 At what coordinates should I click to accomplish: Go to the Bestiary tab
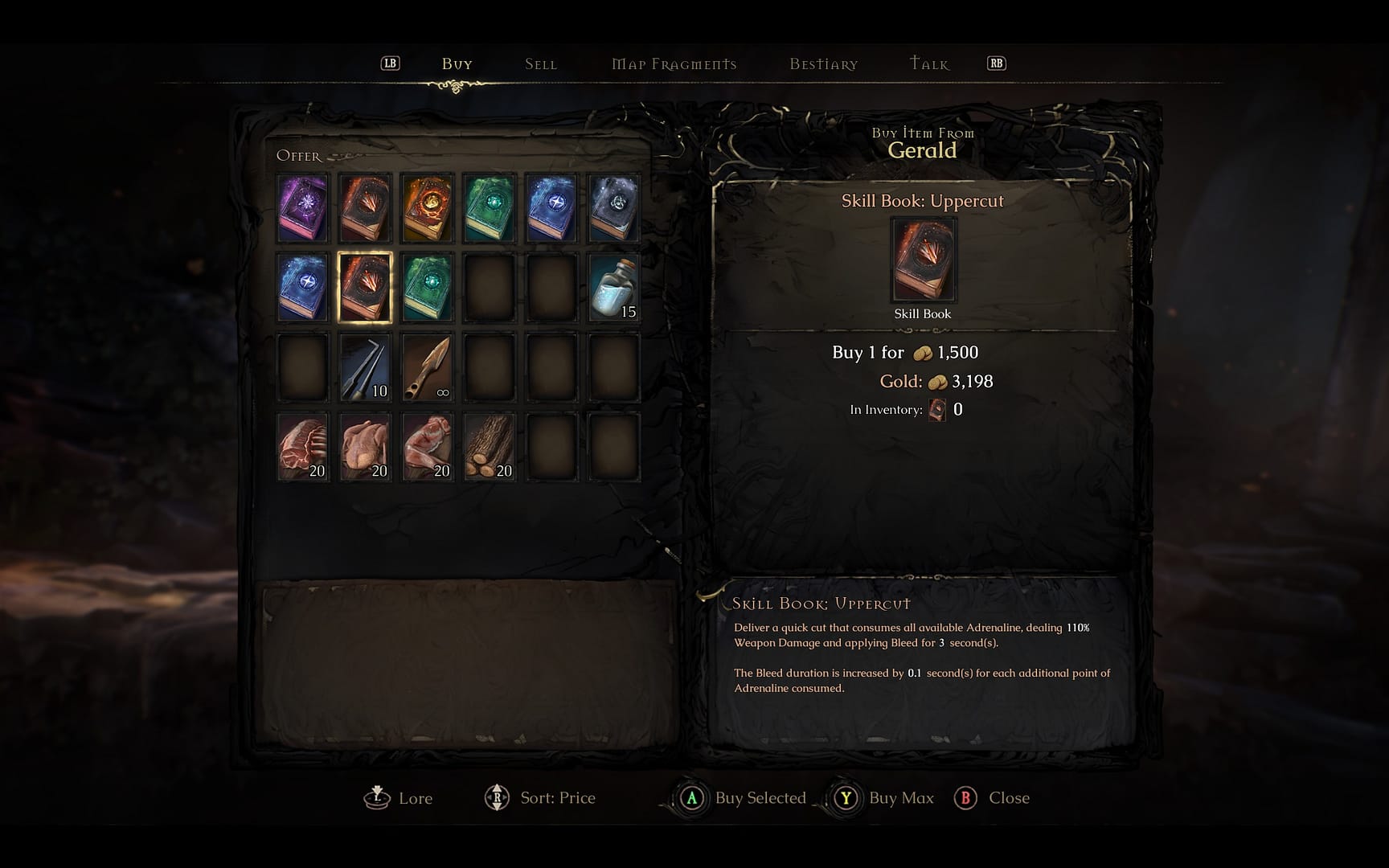pos(823,64)
